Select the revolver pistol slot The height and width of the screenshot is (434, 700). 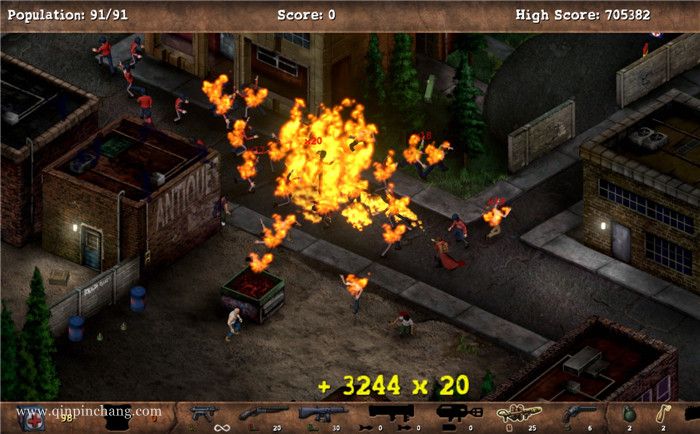coord(580,413)
